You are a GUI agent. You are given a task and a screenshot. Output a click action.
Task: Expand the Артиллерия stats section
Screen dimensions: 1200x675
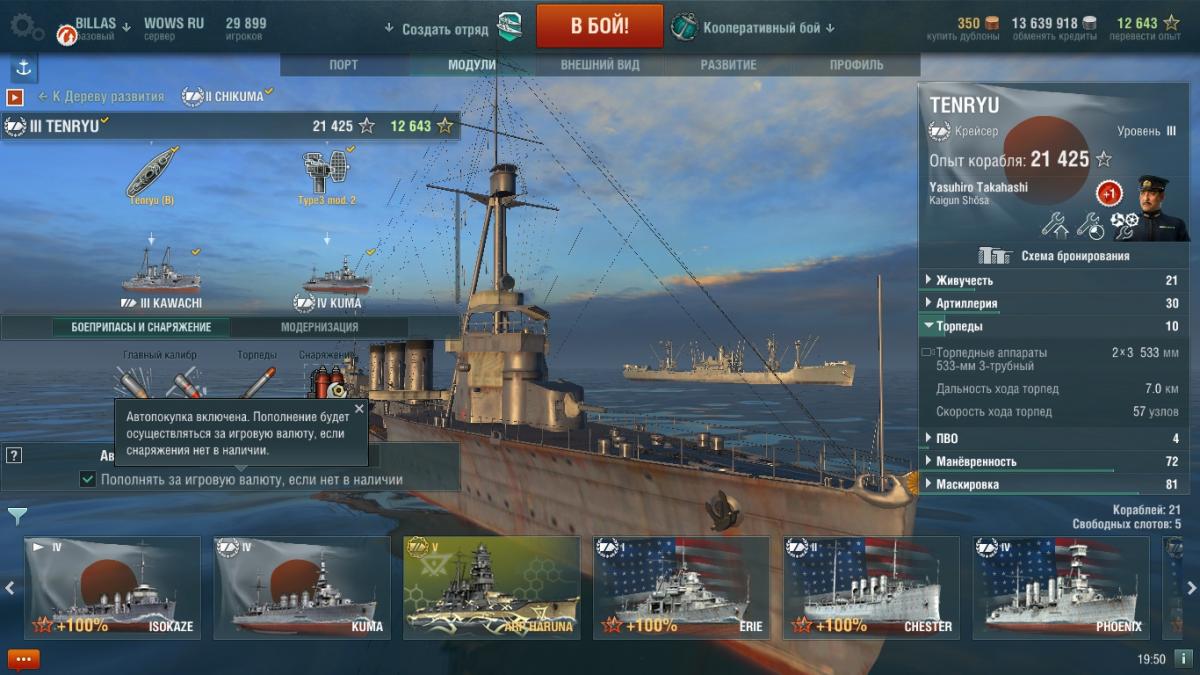click(966, 303)
